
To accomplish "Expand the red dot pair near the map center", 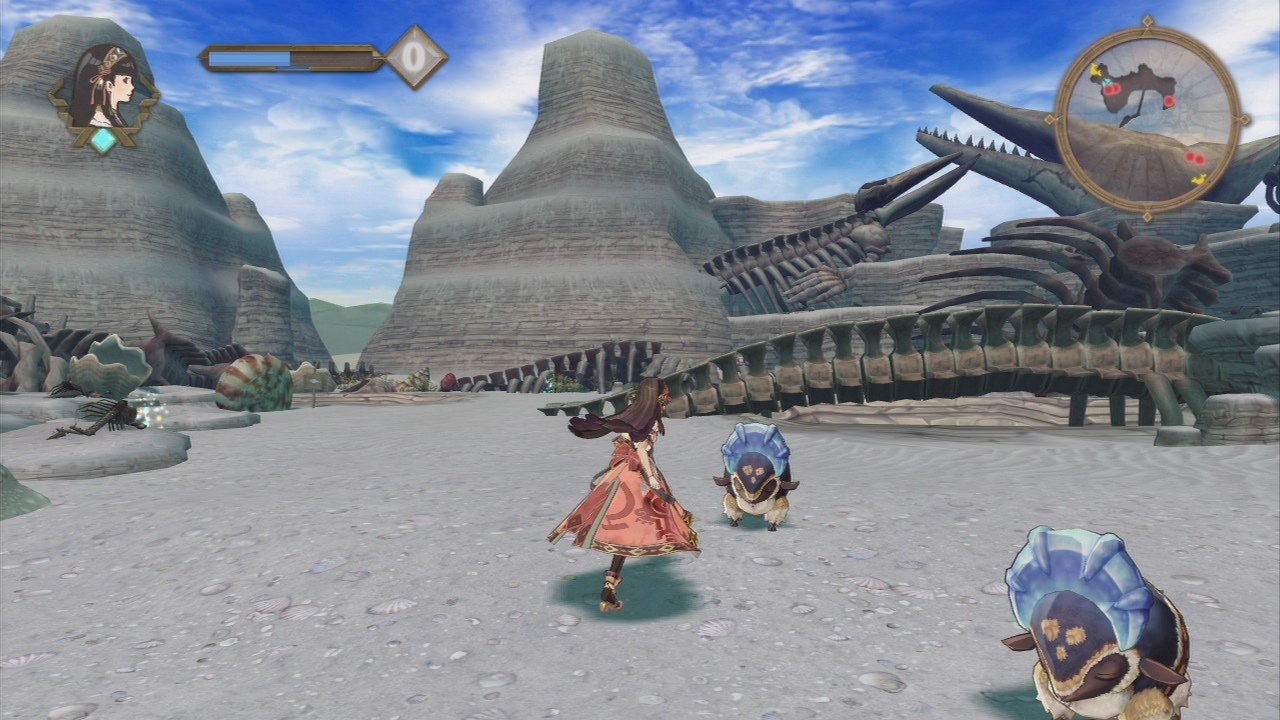I will click(1112, 88).
